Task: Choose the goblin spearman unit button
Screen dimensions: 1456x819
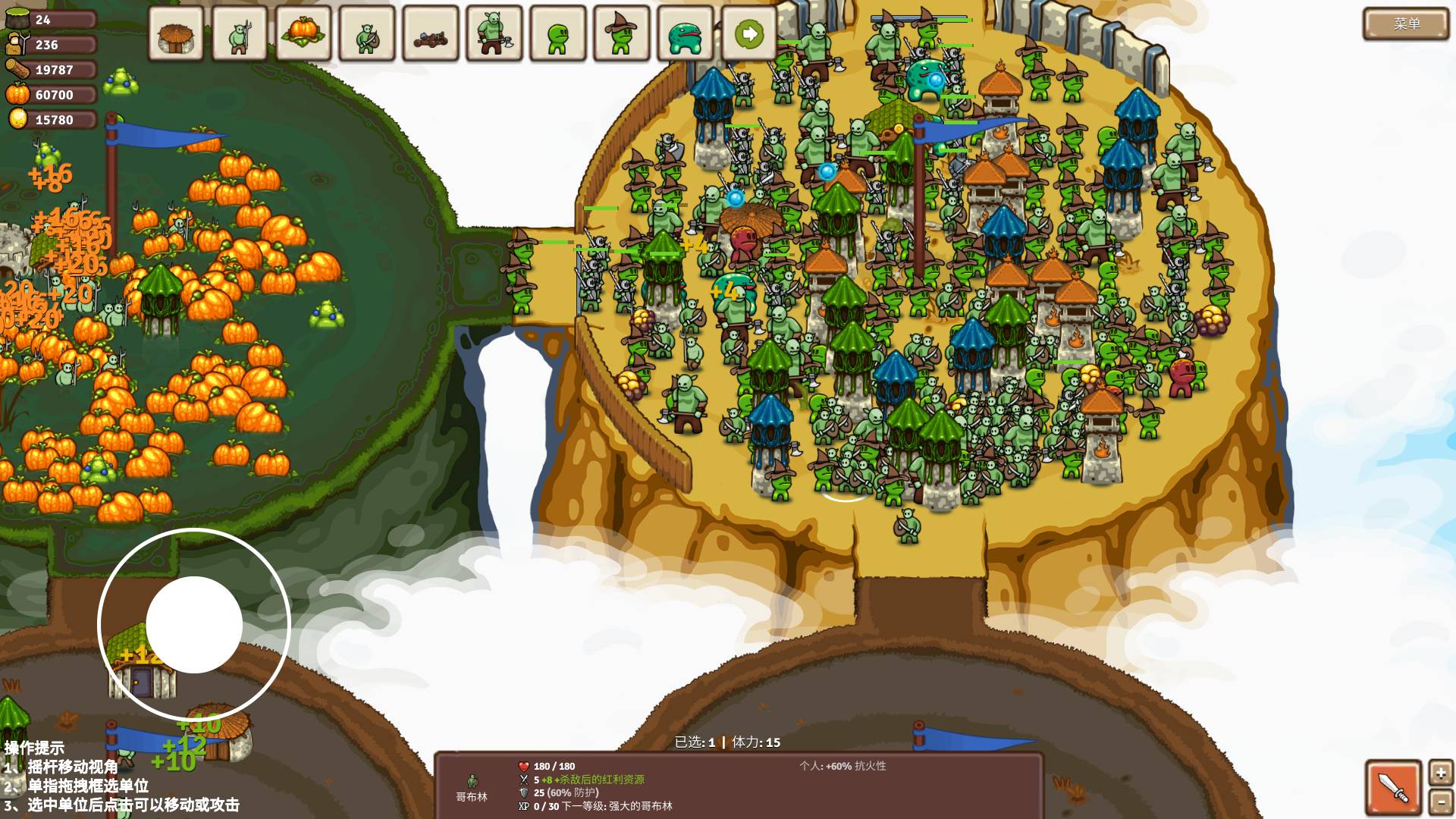Action: [x=240, y=34]
